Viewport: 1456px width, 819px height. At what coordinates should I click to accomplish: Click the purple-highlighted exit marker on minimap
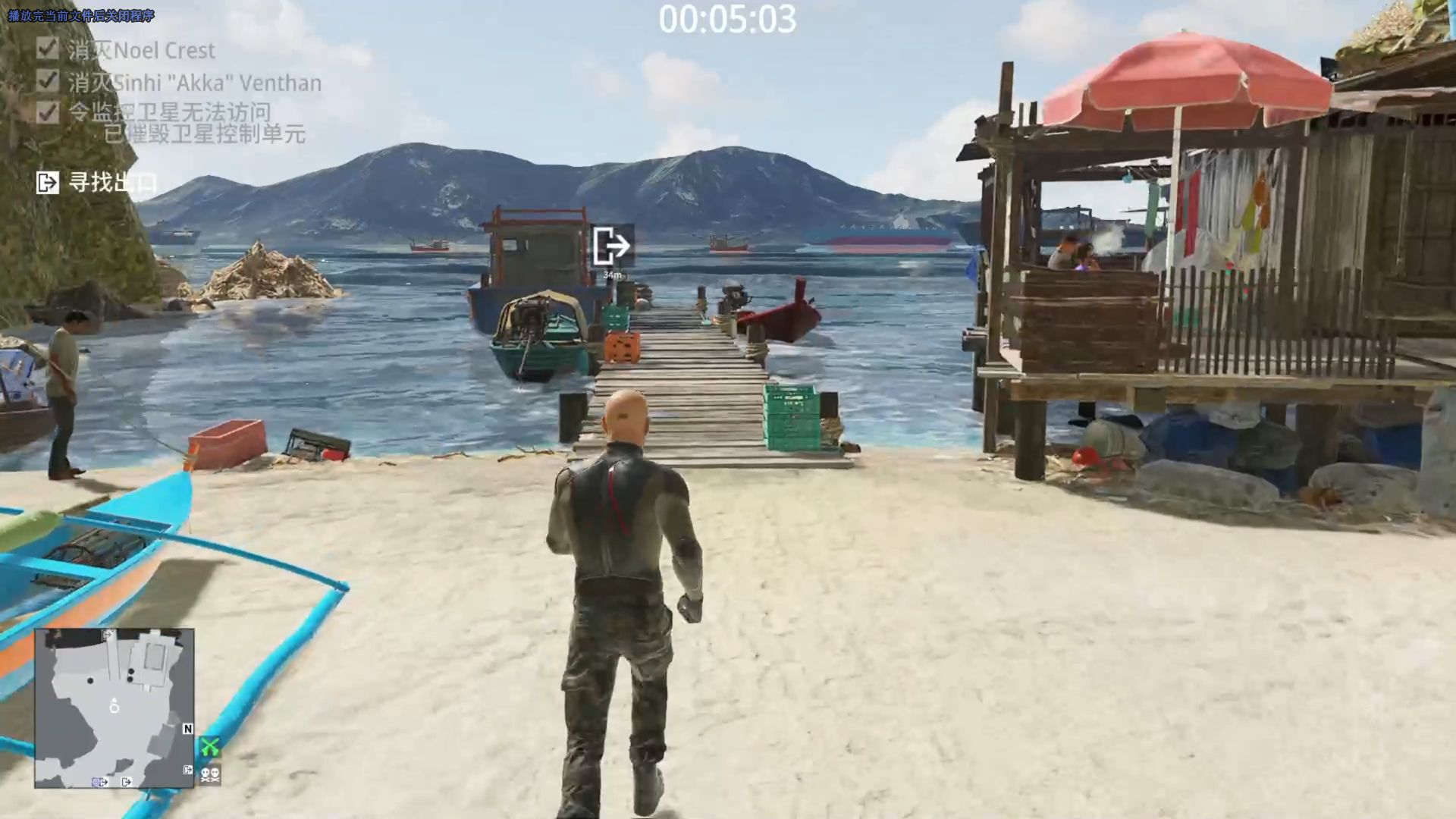[100, 782]
